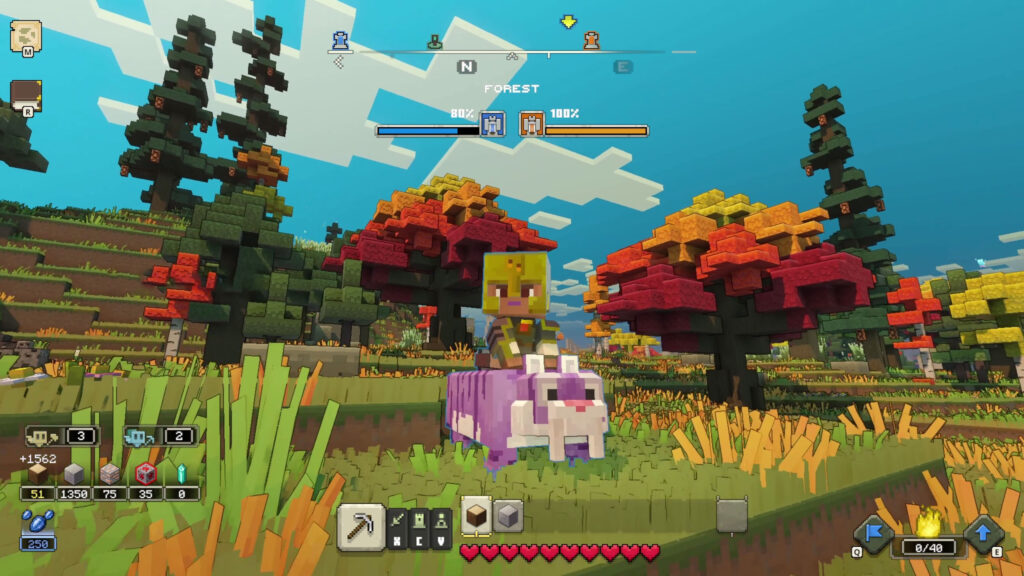This screenshot has width=1024, height=576.
Task: Click the orange team base icon
Action: [x=532, y=124]
